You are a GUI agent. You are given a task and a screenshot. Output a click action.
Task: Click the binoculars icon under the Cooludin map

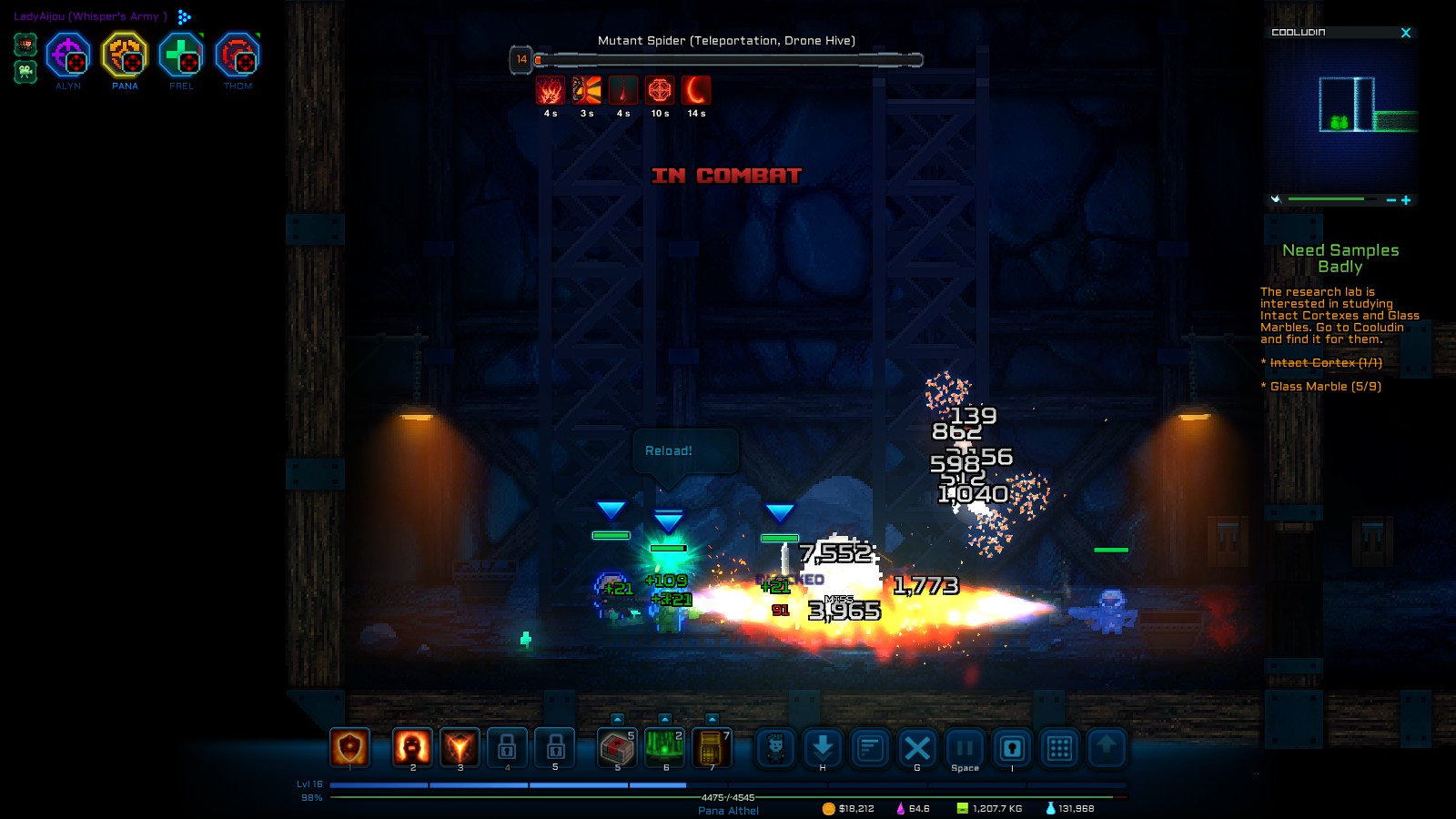tap(1277, 199)
